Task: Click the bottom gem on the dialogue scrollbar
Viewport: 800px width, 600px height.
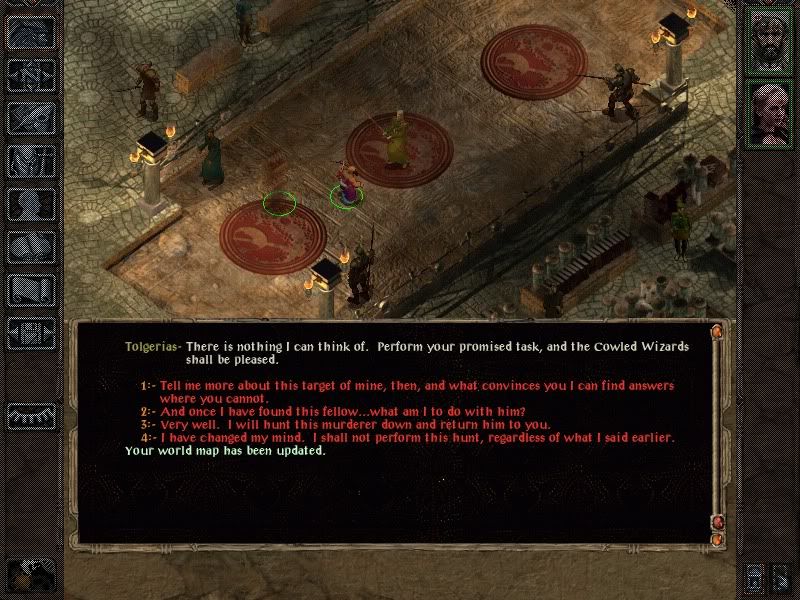Action: [716, 540]
